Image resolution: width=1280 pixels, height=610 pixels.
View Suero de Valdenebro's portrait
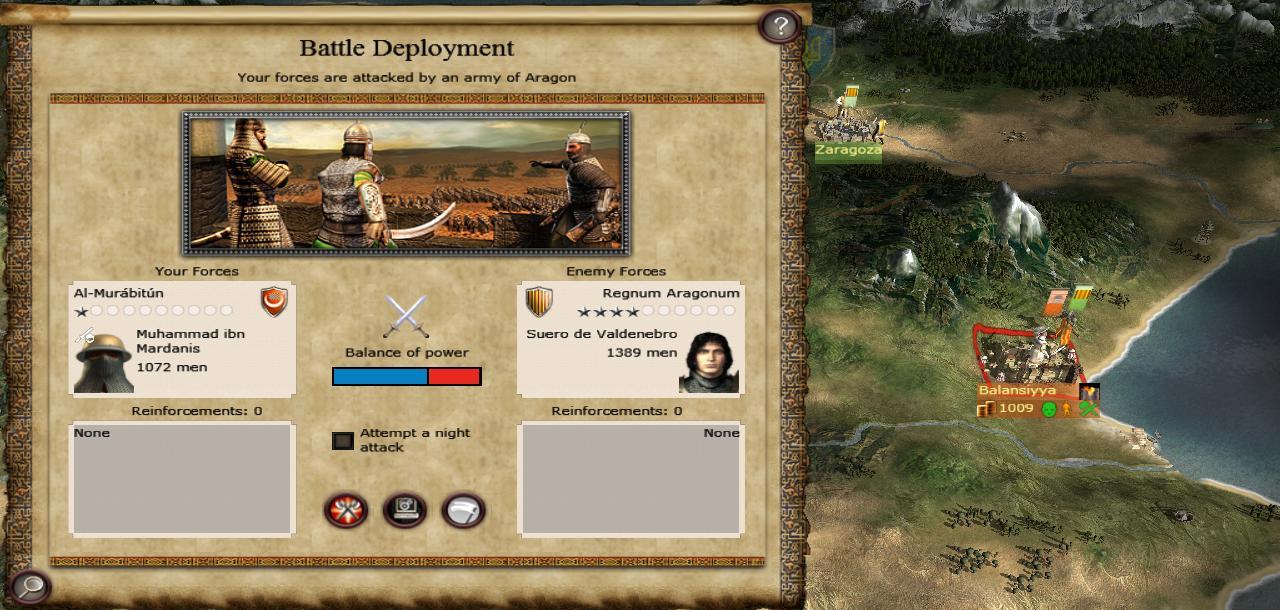pos(709,362)
